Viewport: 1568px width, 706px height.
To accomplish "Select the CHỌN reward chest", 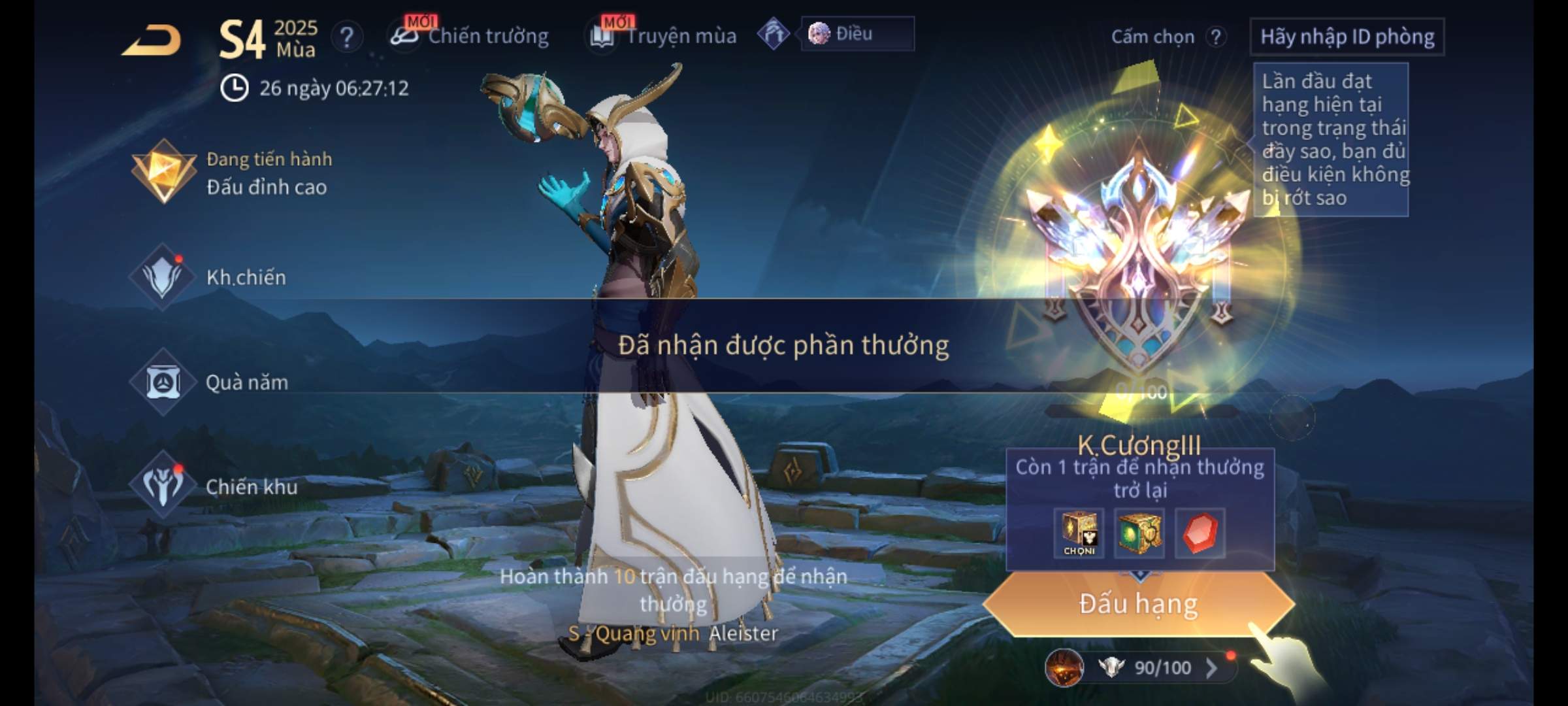I will (x=1079, y=533).
